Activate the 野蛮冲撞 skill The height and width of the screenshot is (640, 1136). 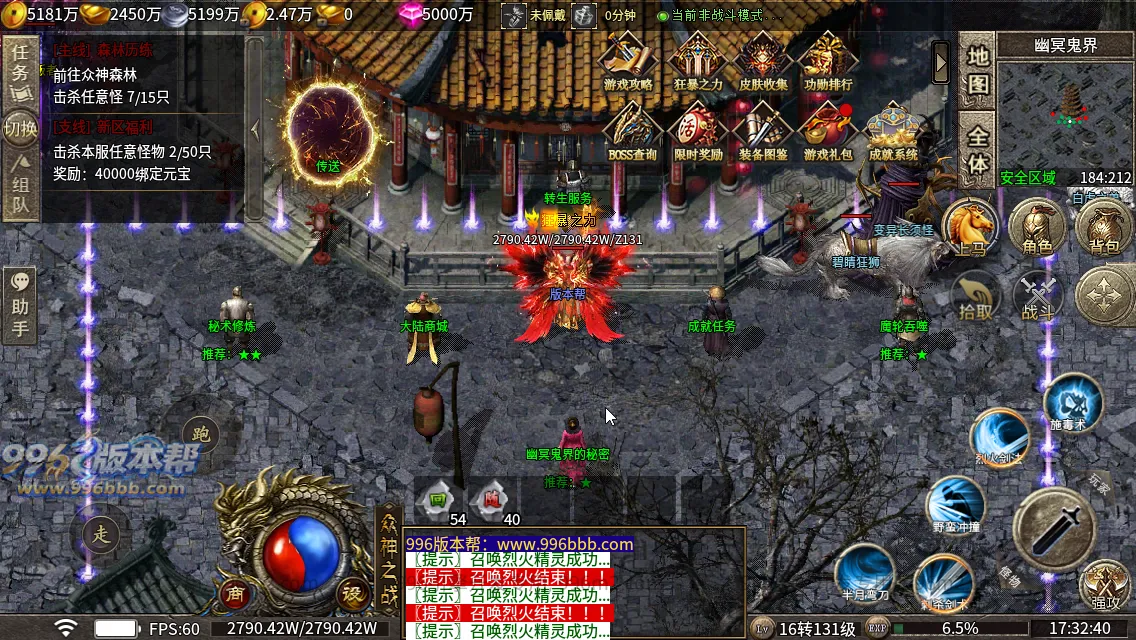[x=956, y=503]
